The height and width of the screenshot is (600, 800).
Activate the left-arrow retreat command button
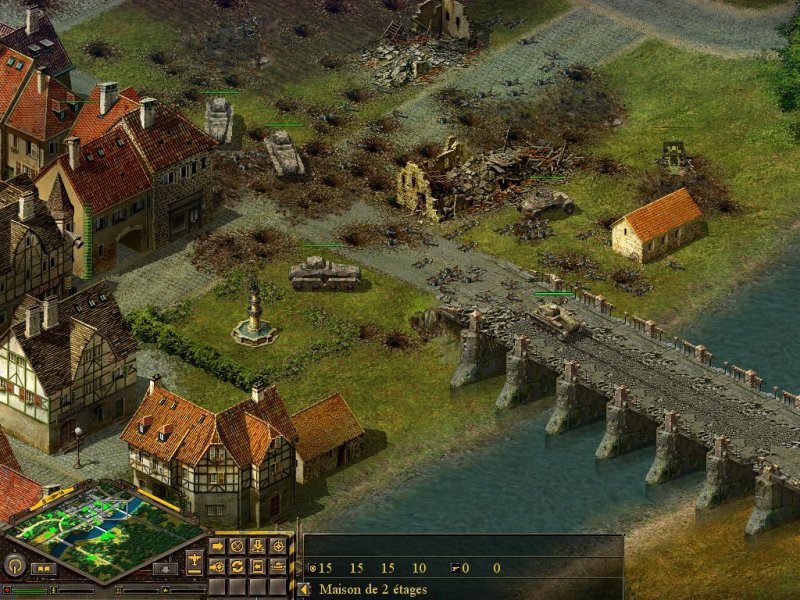[257, 566]
